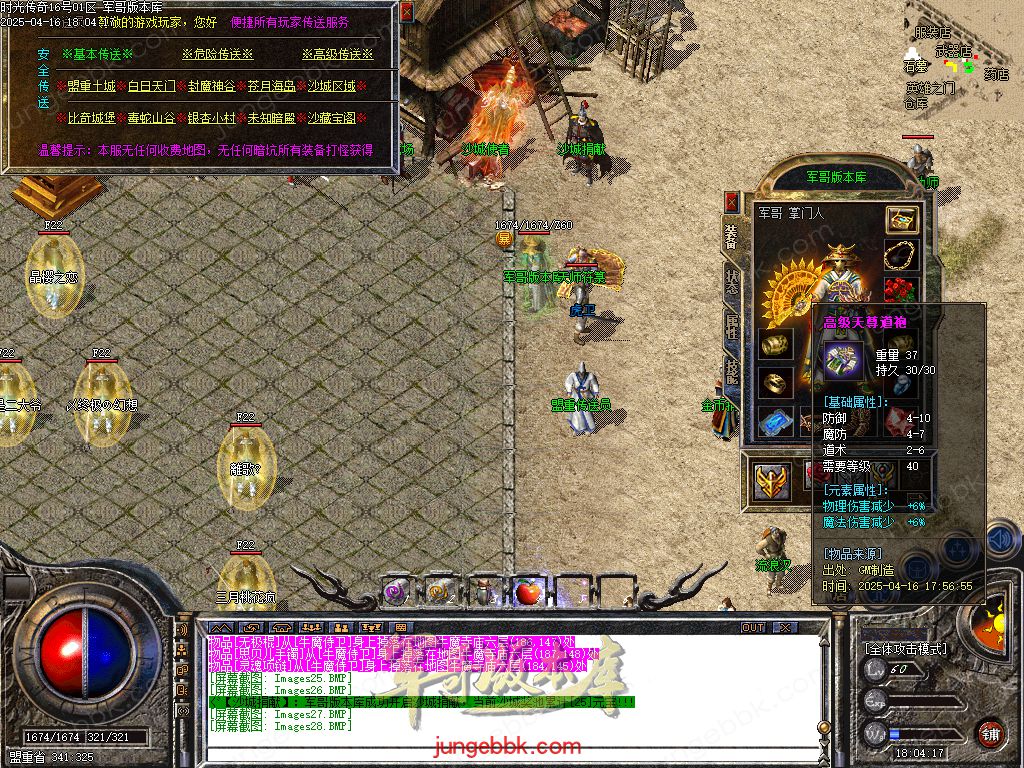Open the 基本传送 teleport category
This screenshot has width=1024, height=768.
pyautogui.click(x=95, y=54)
